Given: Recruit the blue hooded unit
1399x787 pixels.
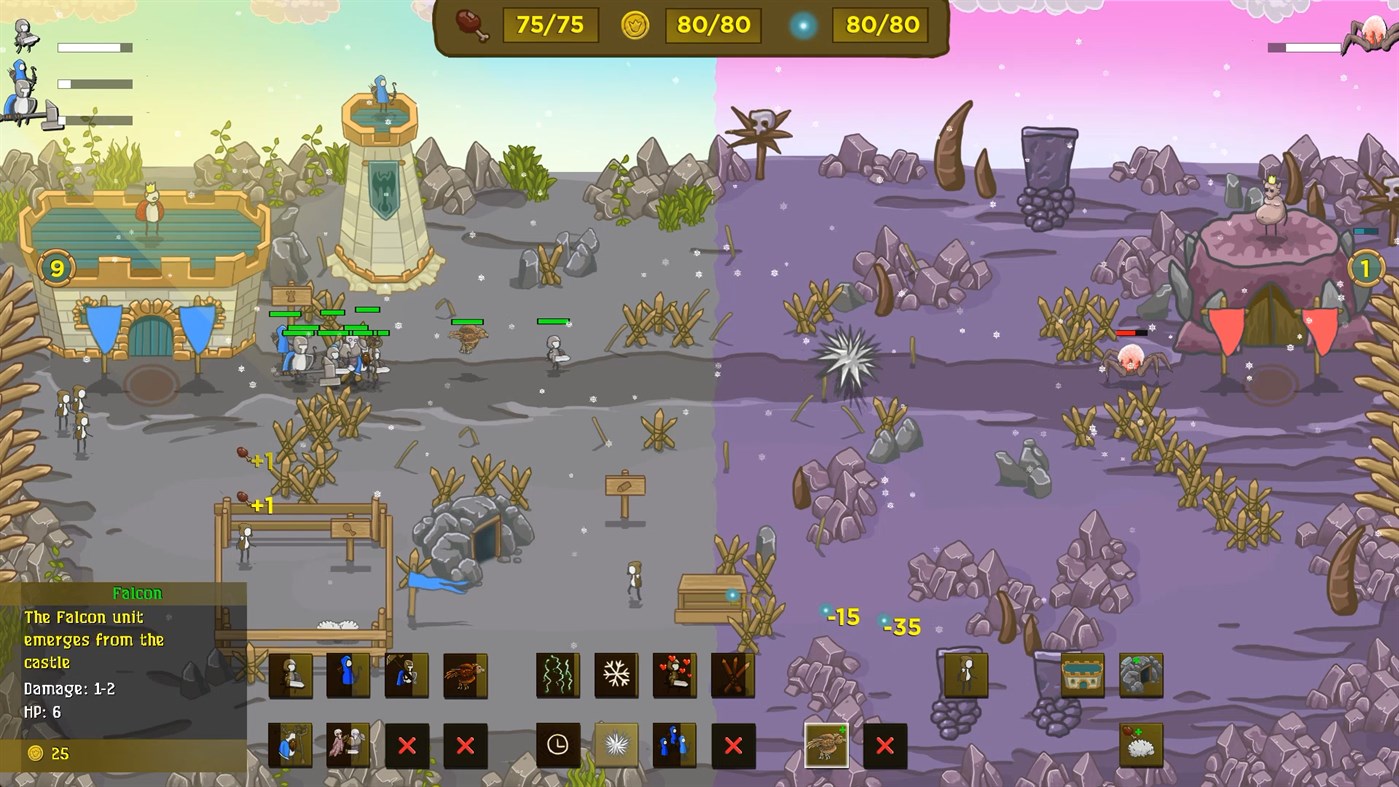Looking at the screenshot, I should point(348,675).
